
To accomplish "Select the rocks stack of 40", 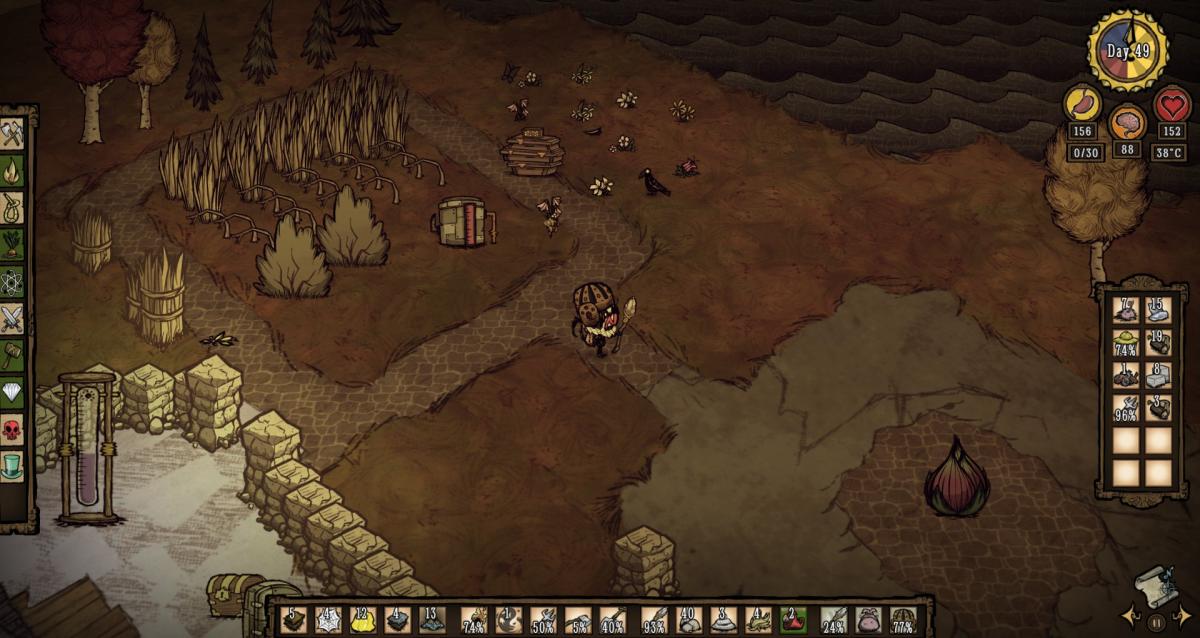I will pos(688,620).
